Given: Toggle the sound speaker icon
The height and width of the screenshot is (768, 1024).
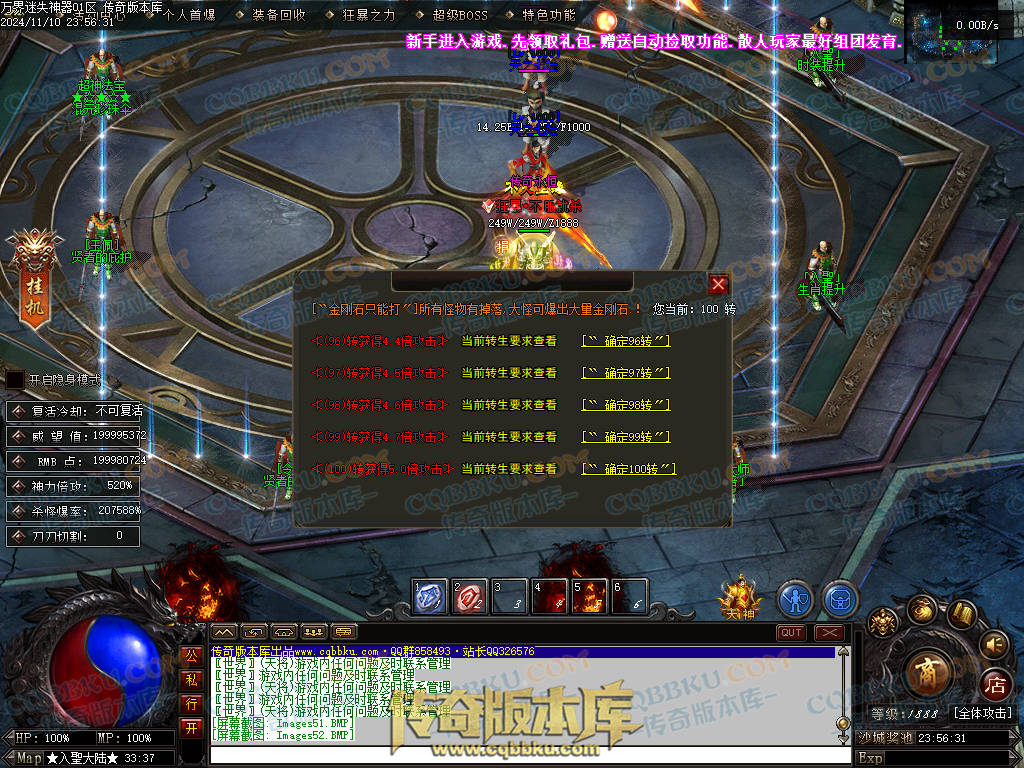Looking at the screenshot, I should click(x=993, y=643).
